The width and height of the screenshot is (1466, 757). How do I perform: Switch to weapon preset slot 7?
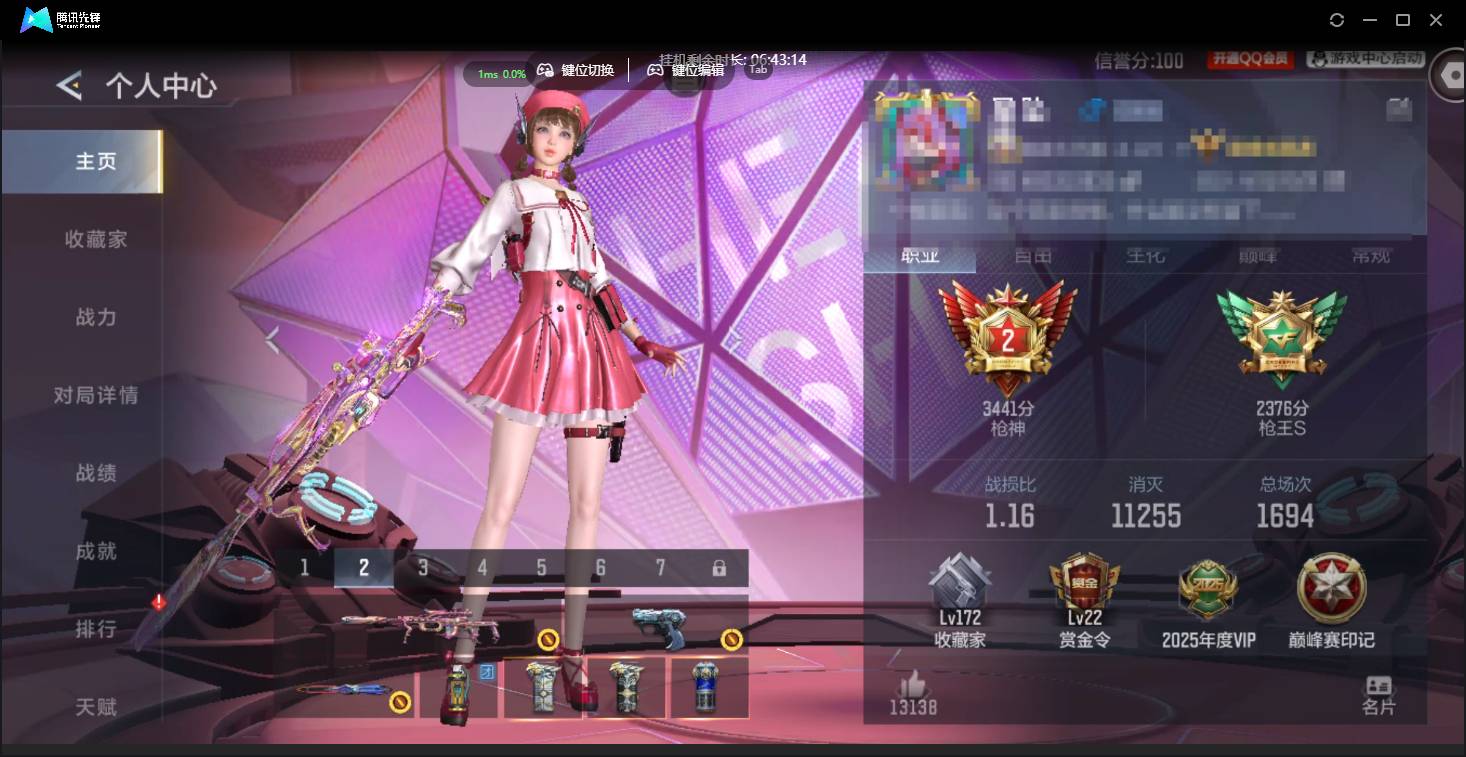click(659, 567)
